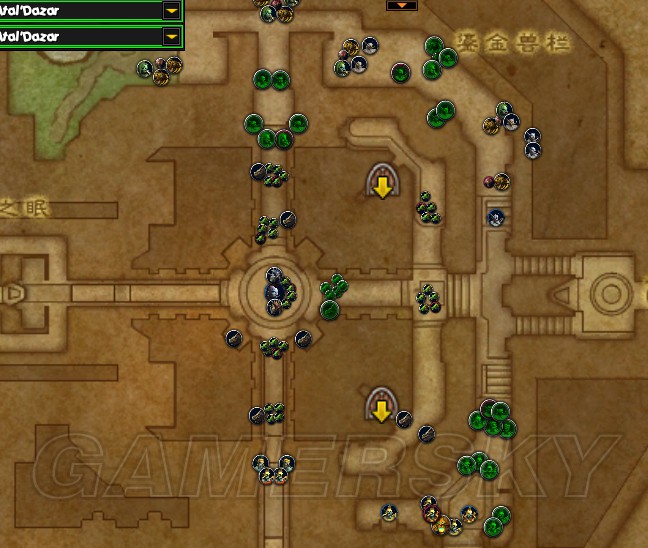648x548 pixels.
Task: Select the northern yellow arrow stairway marker
Action: [381, 181]
